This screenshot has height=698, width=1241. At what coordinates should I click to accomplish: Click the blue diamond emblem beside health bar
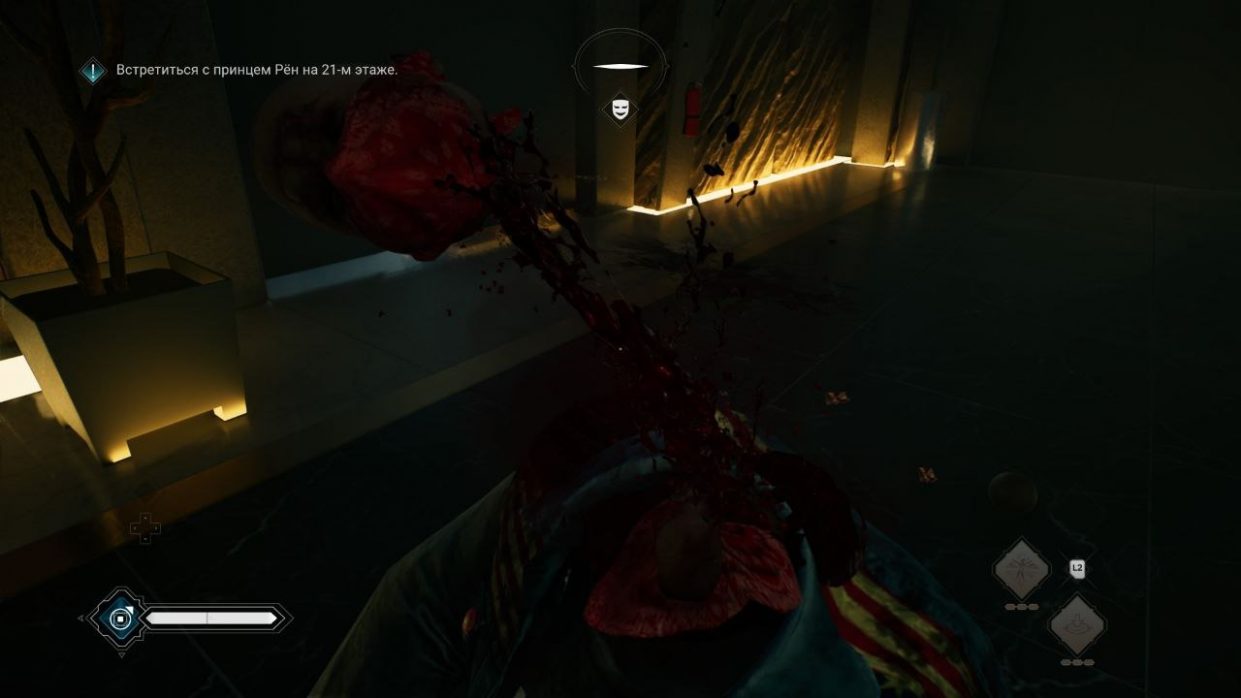[121, 620]
